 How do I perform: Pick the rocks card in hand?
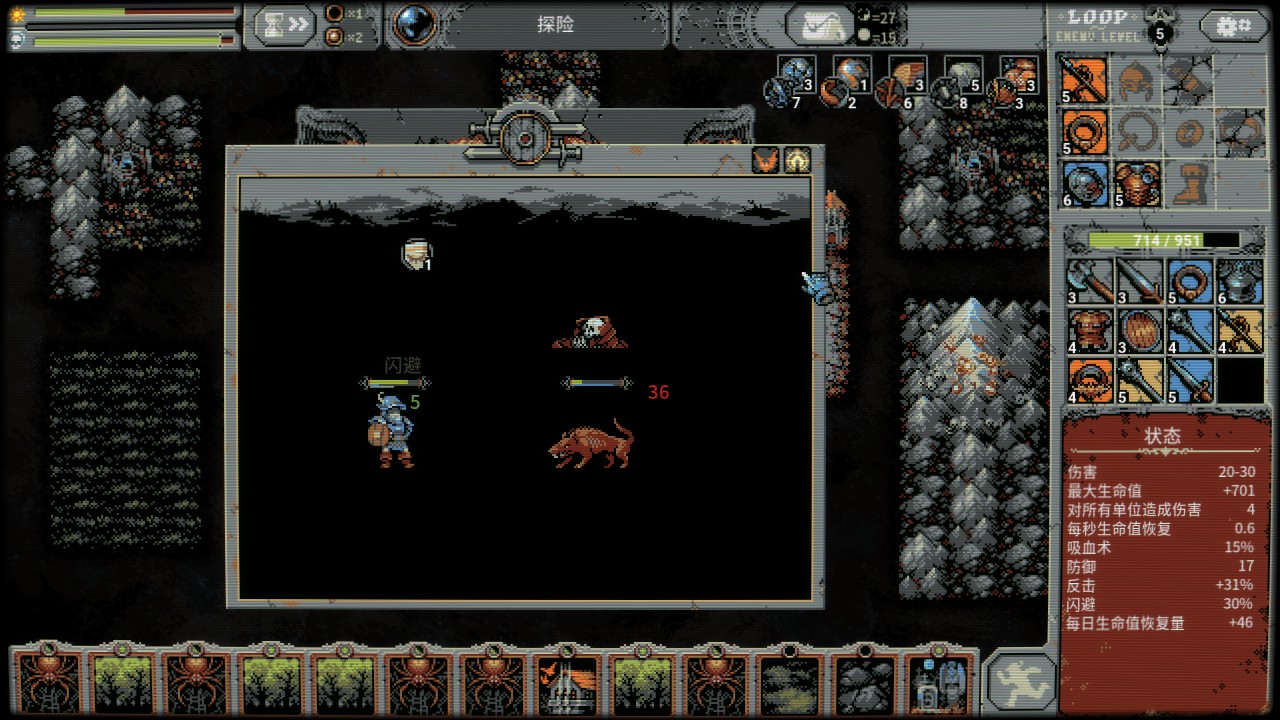pos(863,683)
